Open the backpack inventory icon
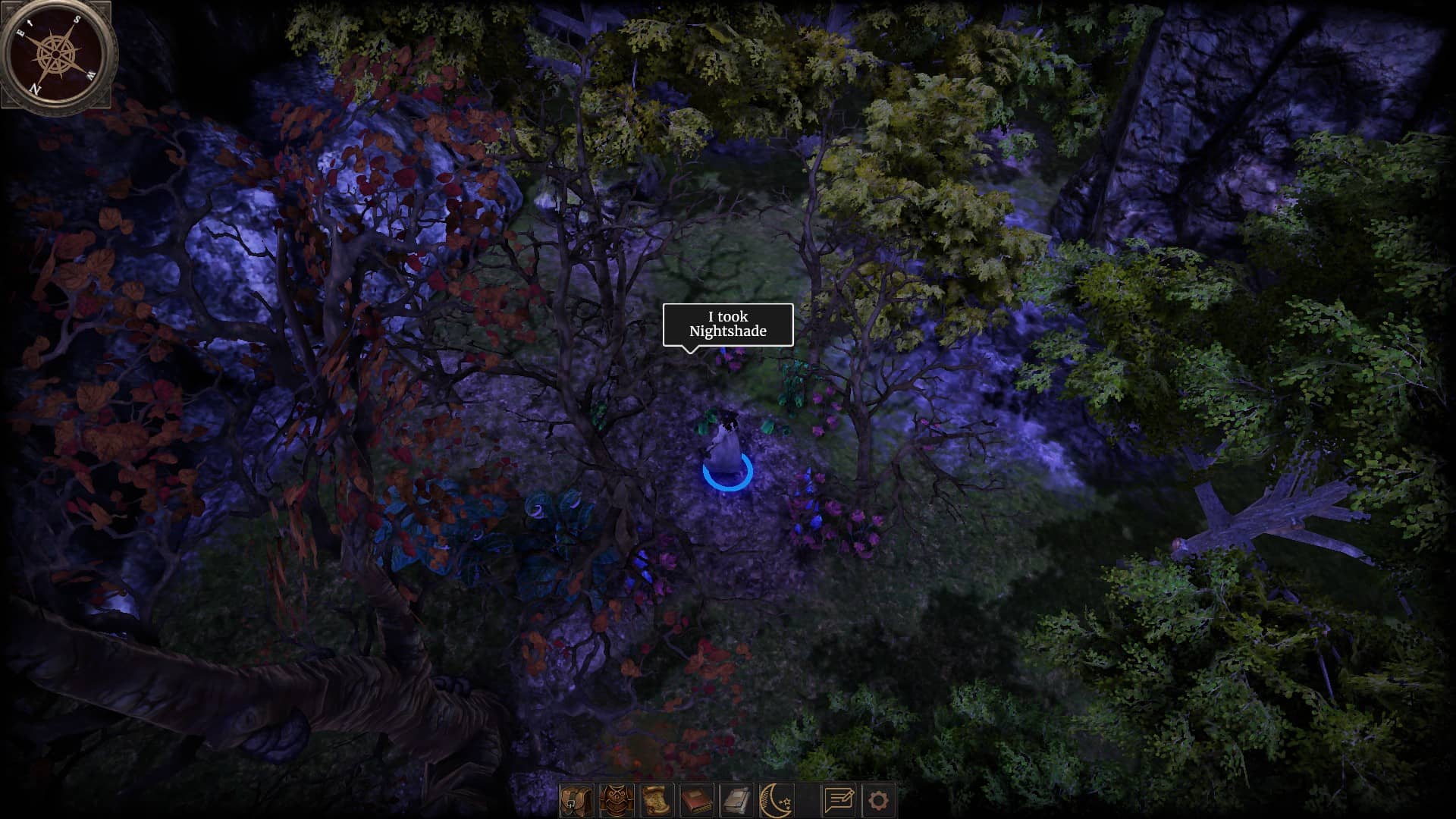This screenshot has height=819, width=1456. tap(576, 800)
